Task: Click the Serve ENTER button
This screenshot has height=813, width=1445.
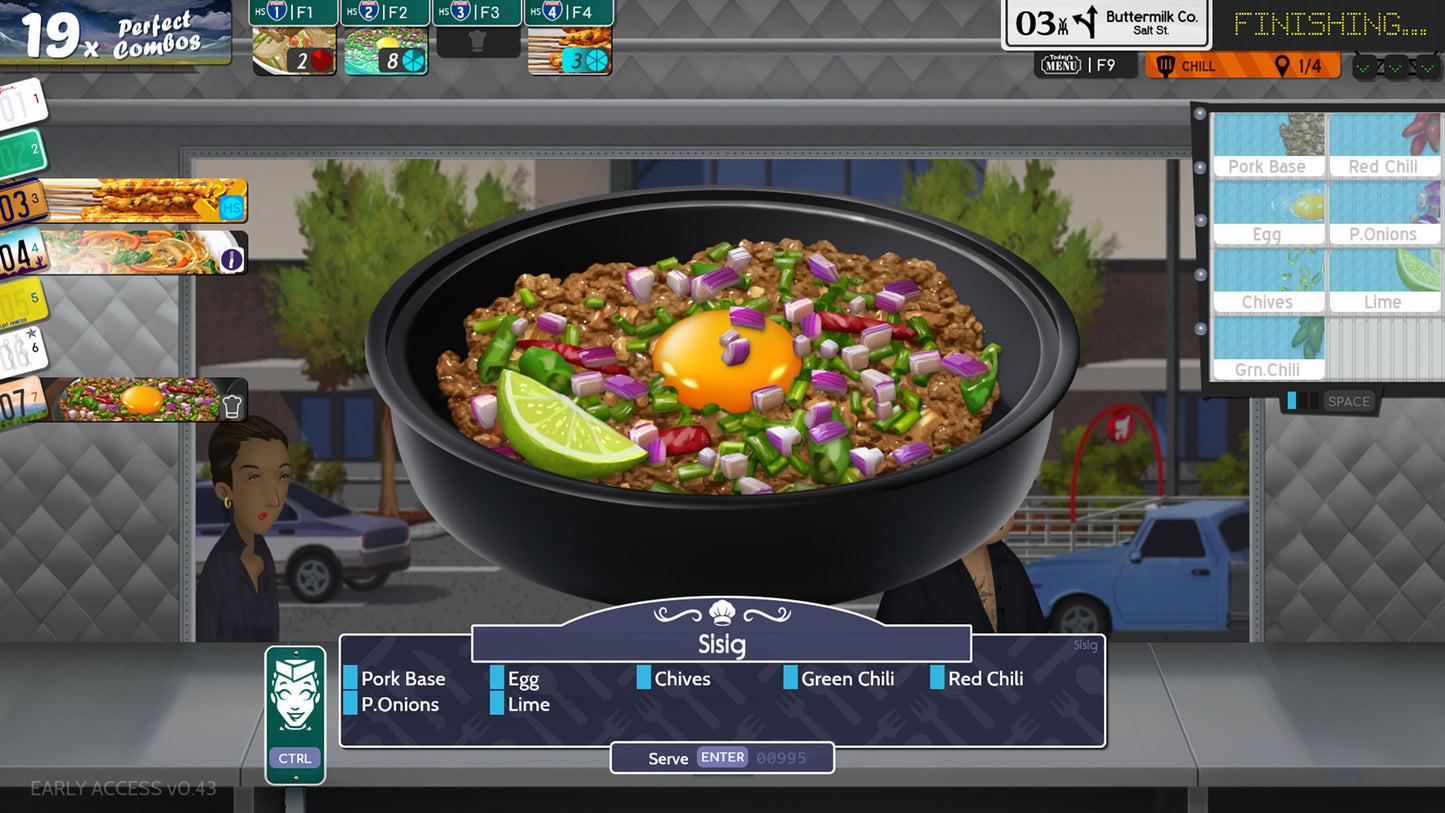Action: click(x=722, y=757)
